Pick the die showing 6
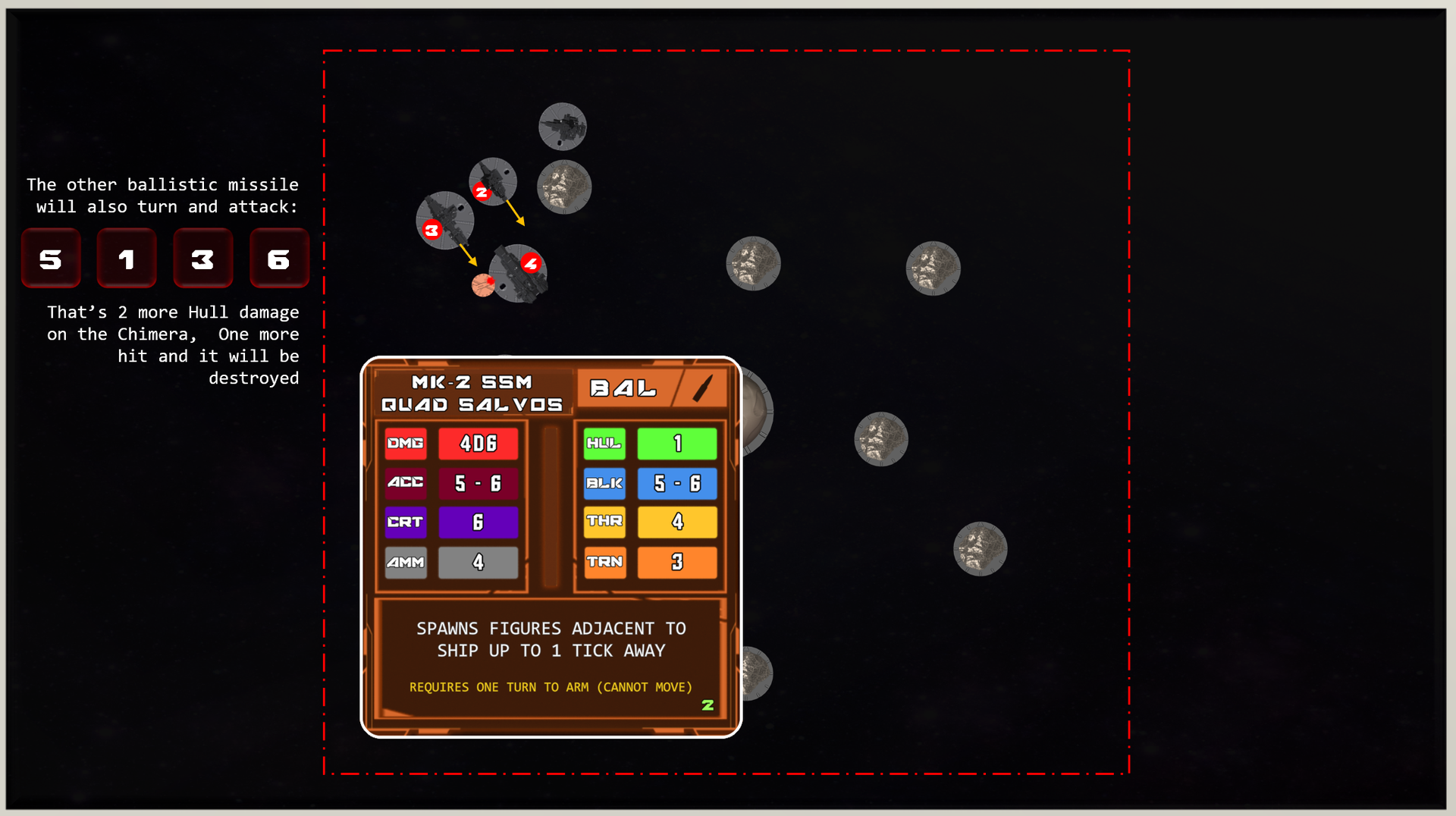 [279, 259]
